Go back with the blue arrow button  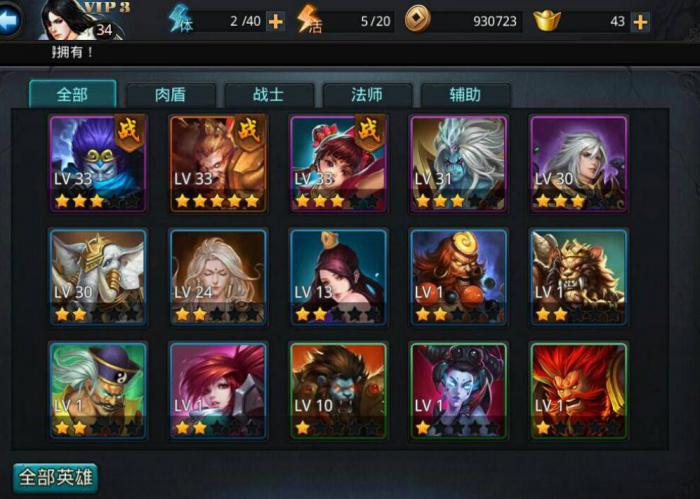(x=9, y=20)
